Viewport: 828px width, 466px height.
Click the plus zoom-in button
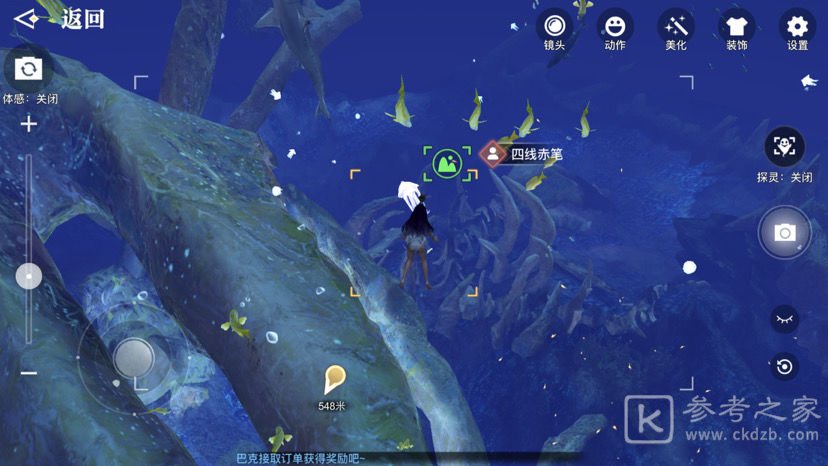[29, 124]
